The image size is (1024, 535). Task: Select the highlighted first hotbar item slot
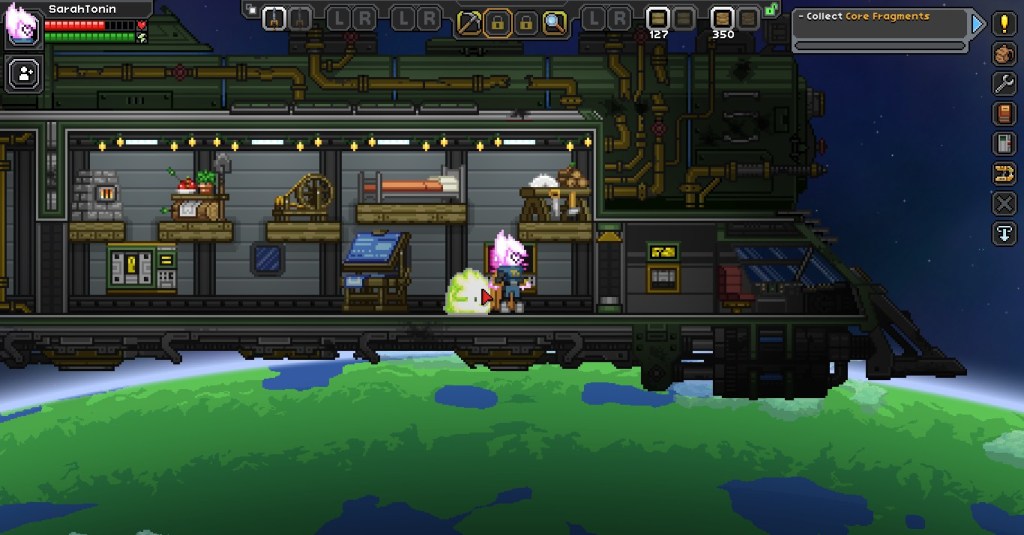273,18
